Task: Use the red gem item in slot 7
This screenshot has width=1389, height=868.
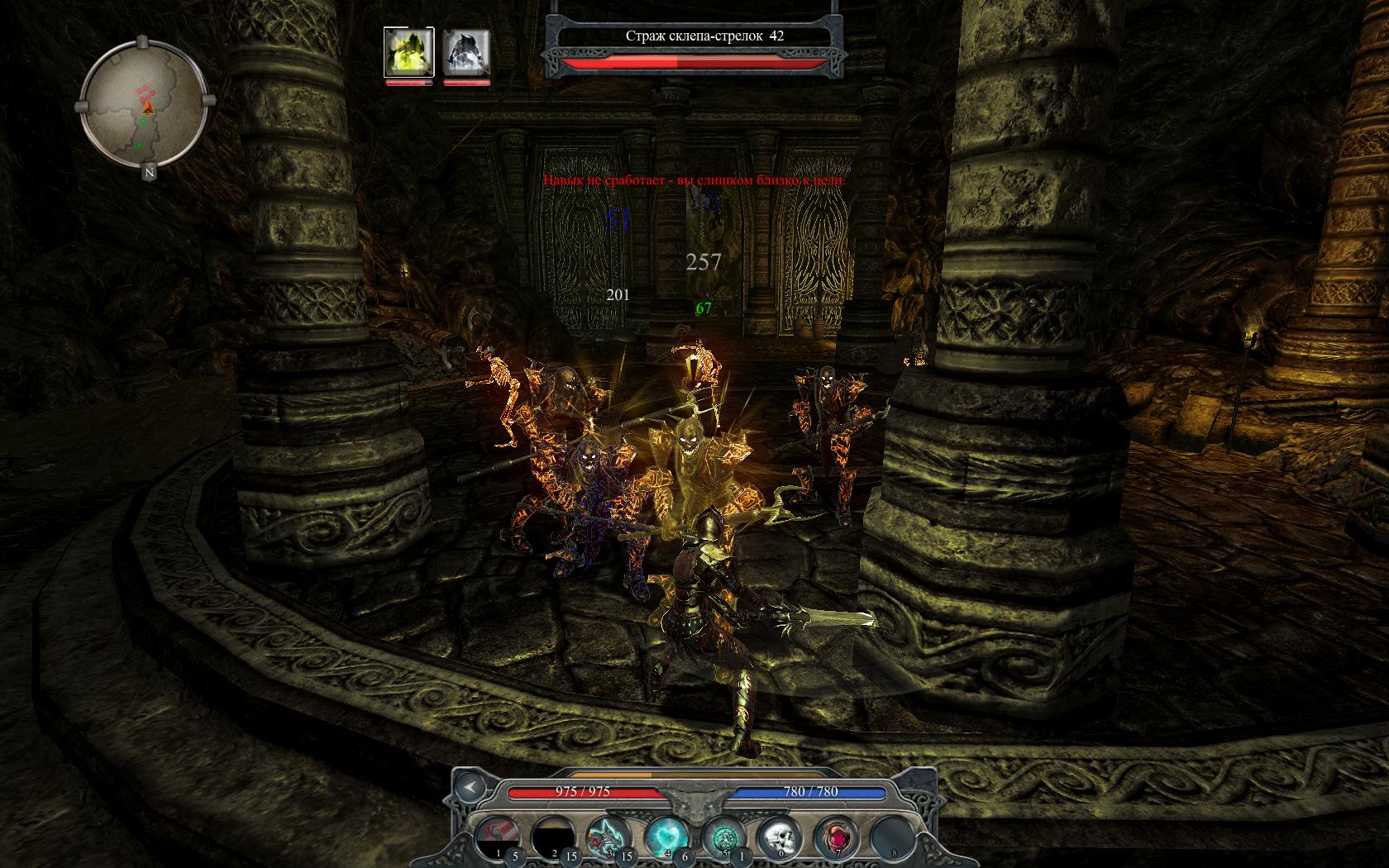Action: coord(835,835)
